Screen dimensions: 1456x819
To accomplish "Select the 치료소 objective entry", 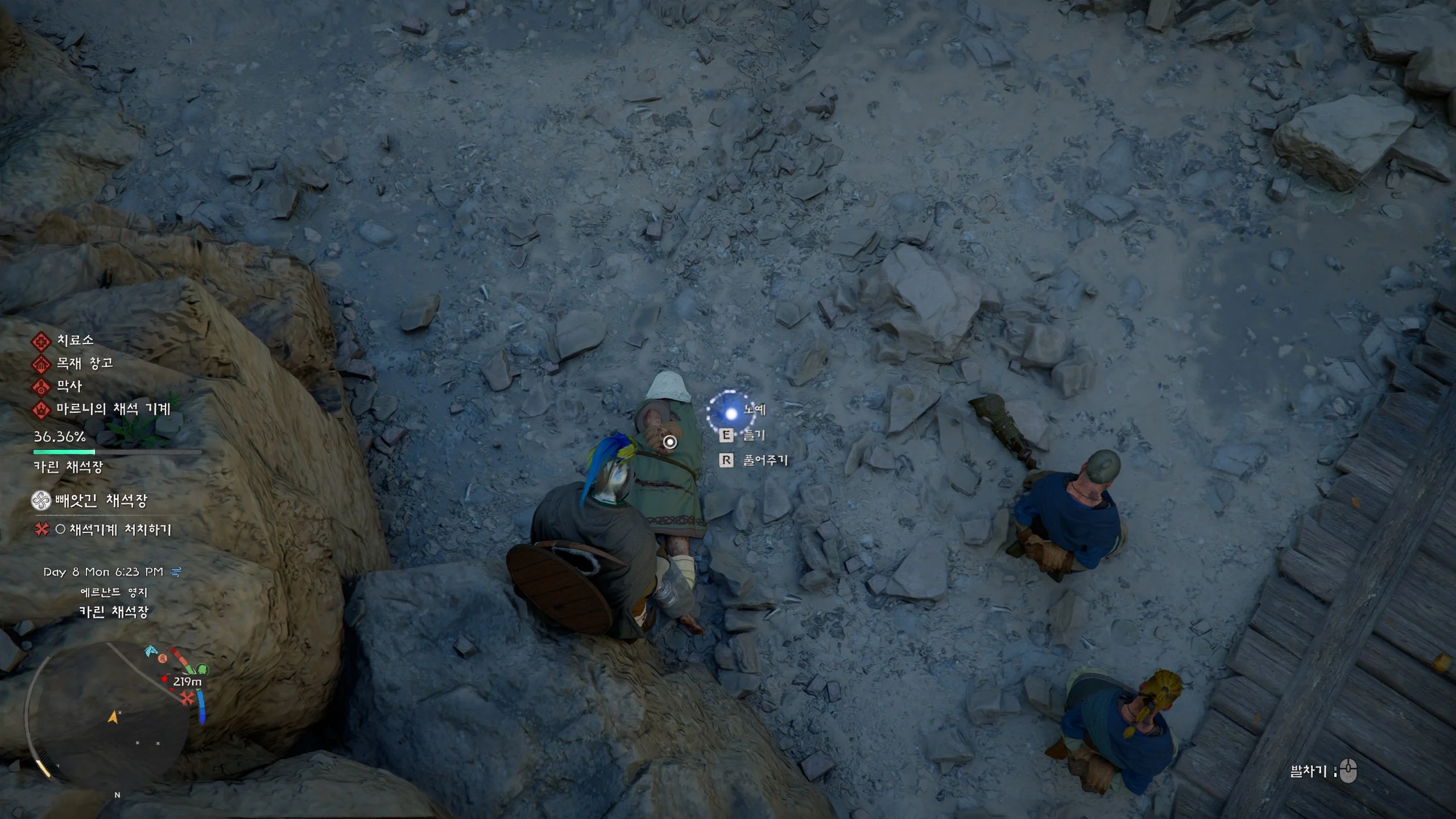I will [x=75, y=341].
